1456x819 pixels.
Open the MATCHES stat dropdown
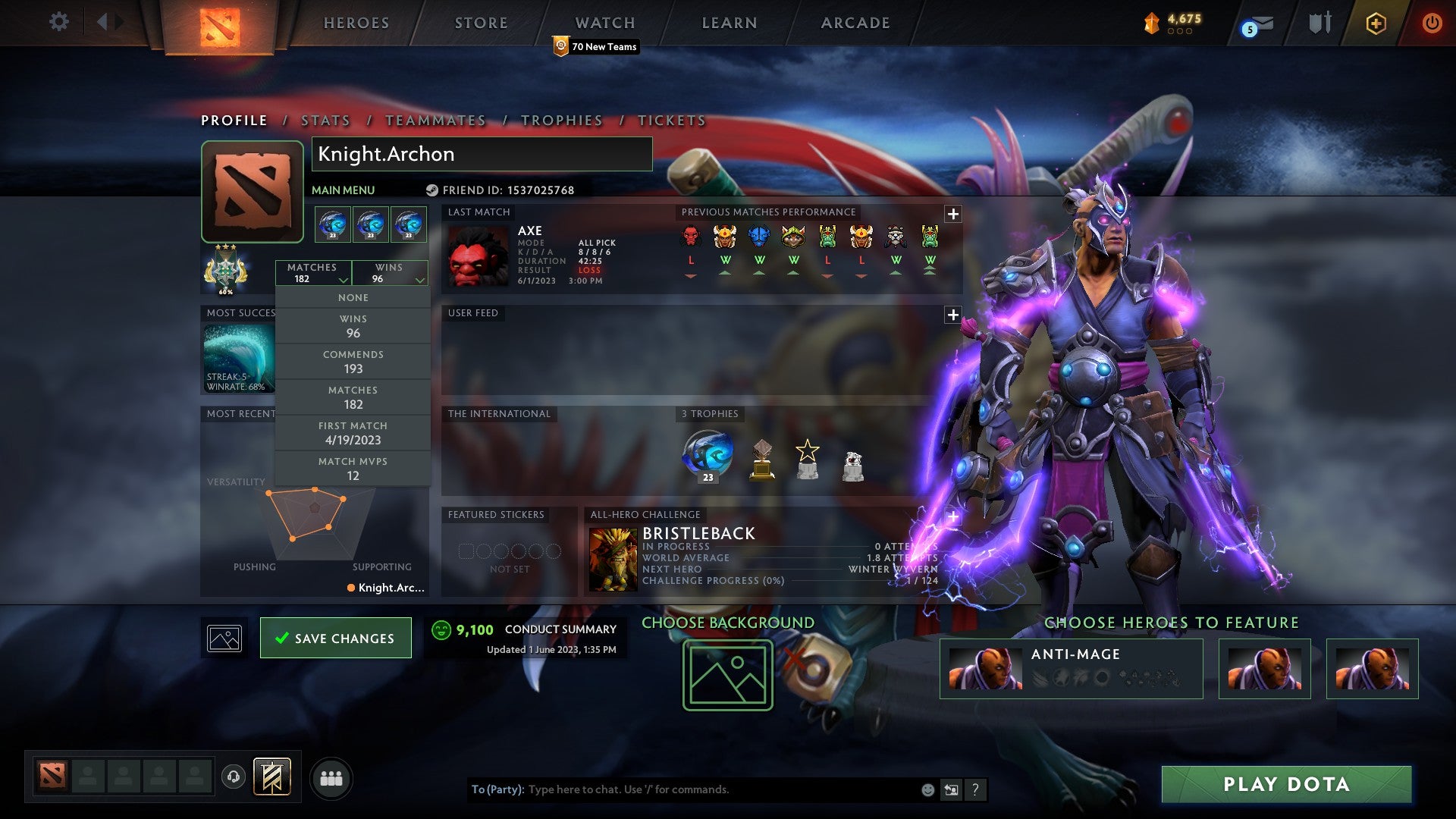pyautogui.click(x=314, y=273)
